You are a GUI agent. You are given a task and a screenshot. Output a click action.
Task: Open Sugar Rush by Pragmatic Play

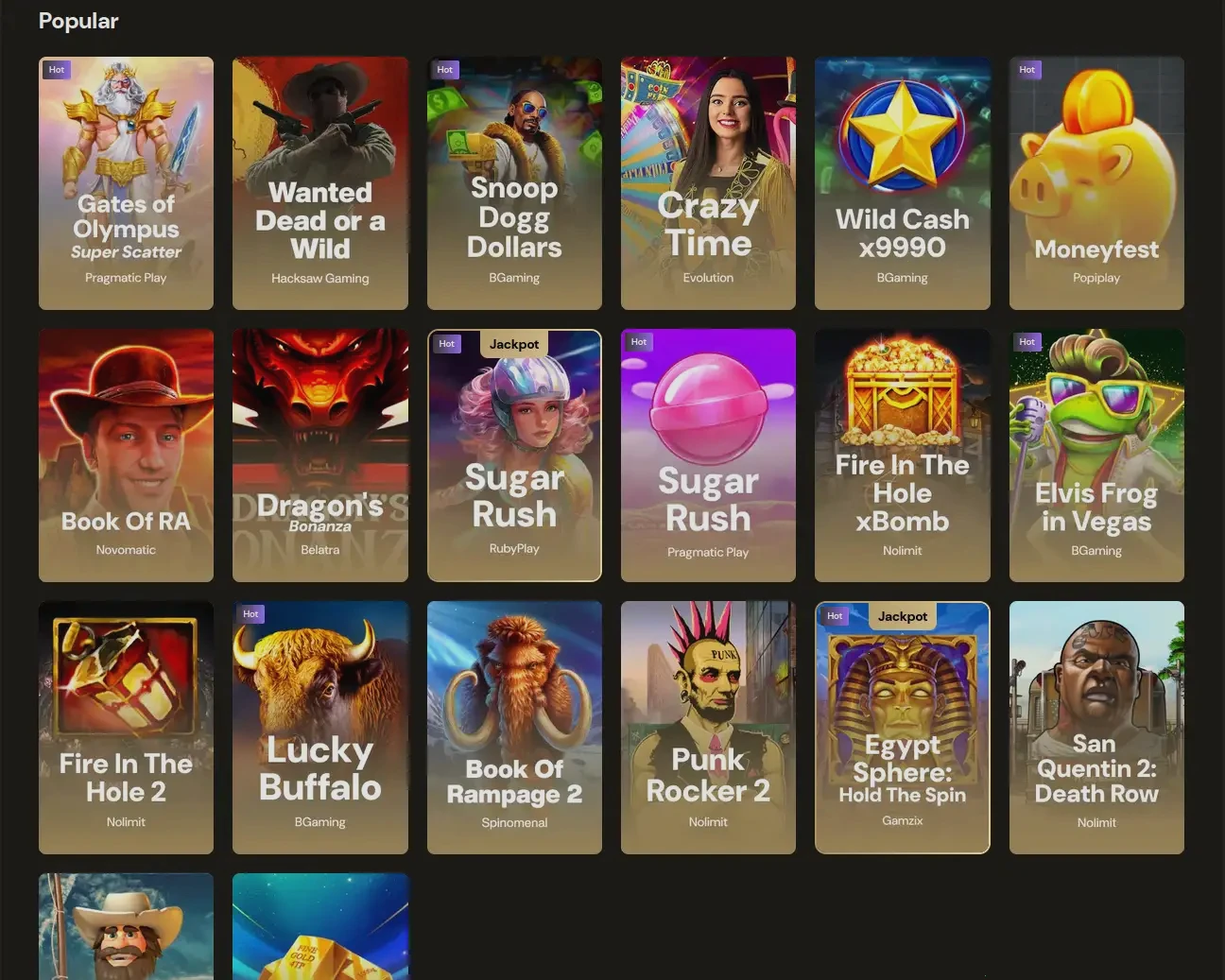[708, 455]
